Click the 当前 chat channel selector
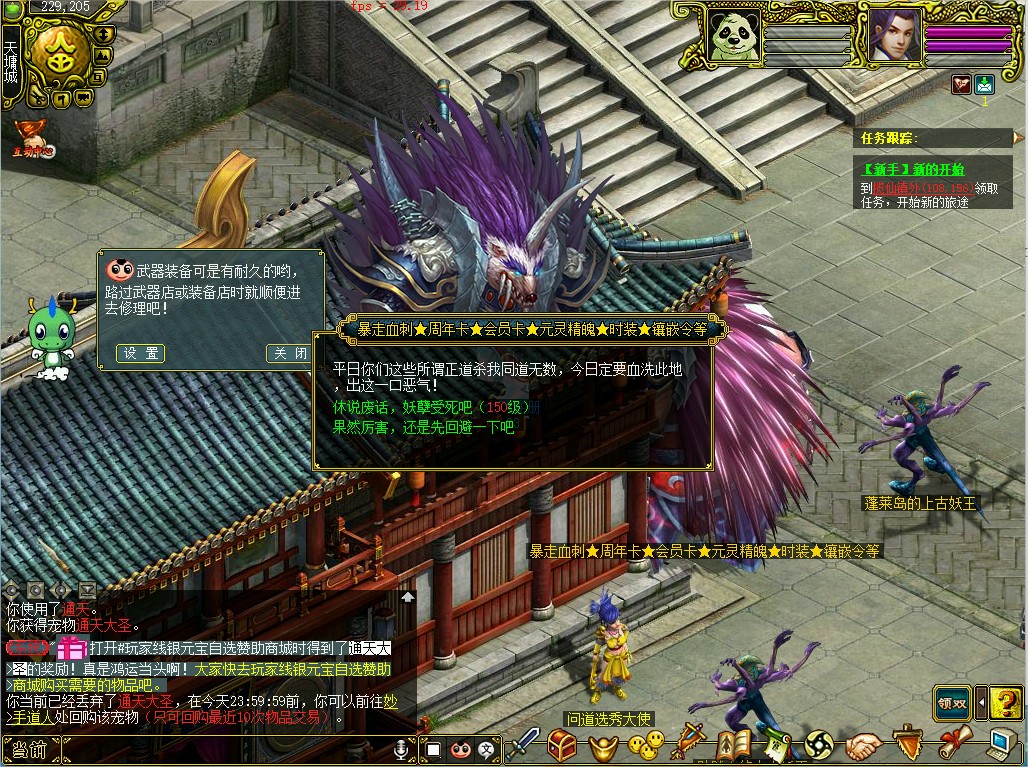 click(29, 750)
